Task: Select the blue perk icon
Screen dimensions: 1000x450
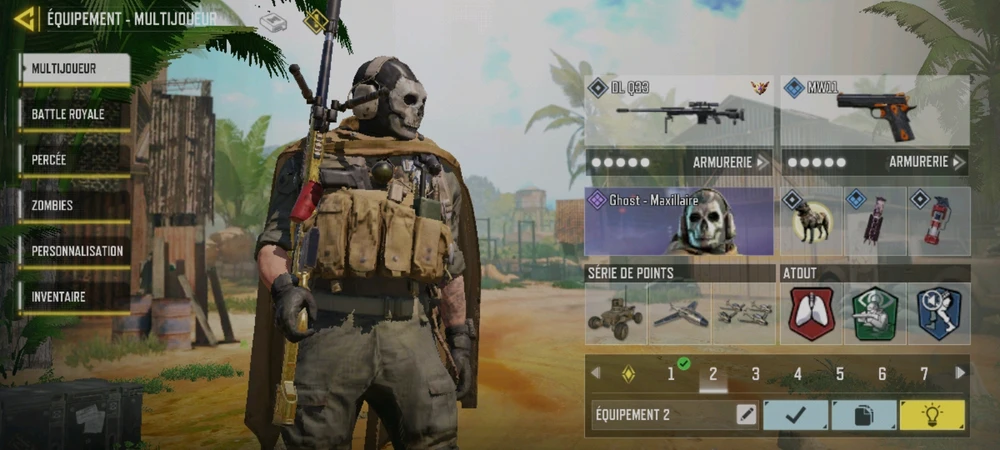Action: (x=938, y=314)
